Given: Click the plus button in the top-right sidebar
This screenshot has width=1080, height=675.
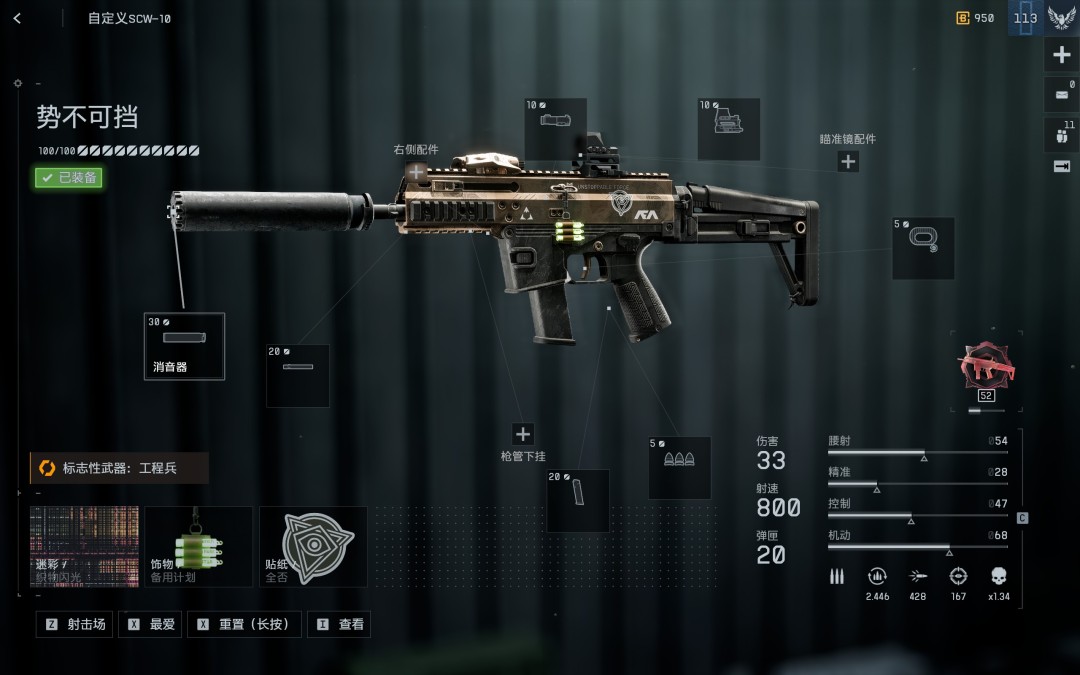Looking at the screenshot, I should click(1062, 55).
